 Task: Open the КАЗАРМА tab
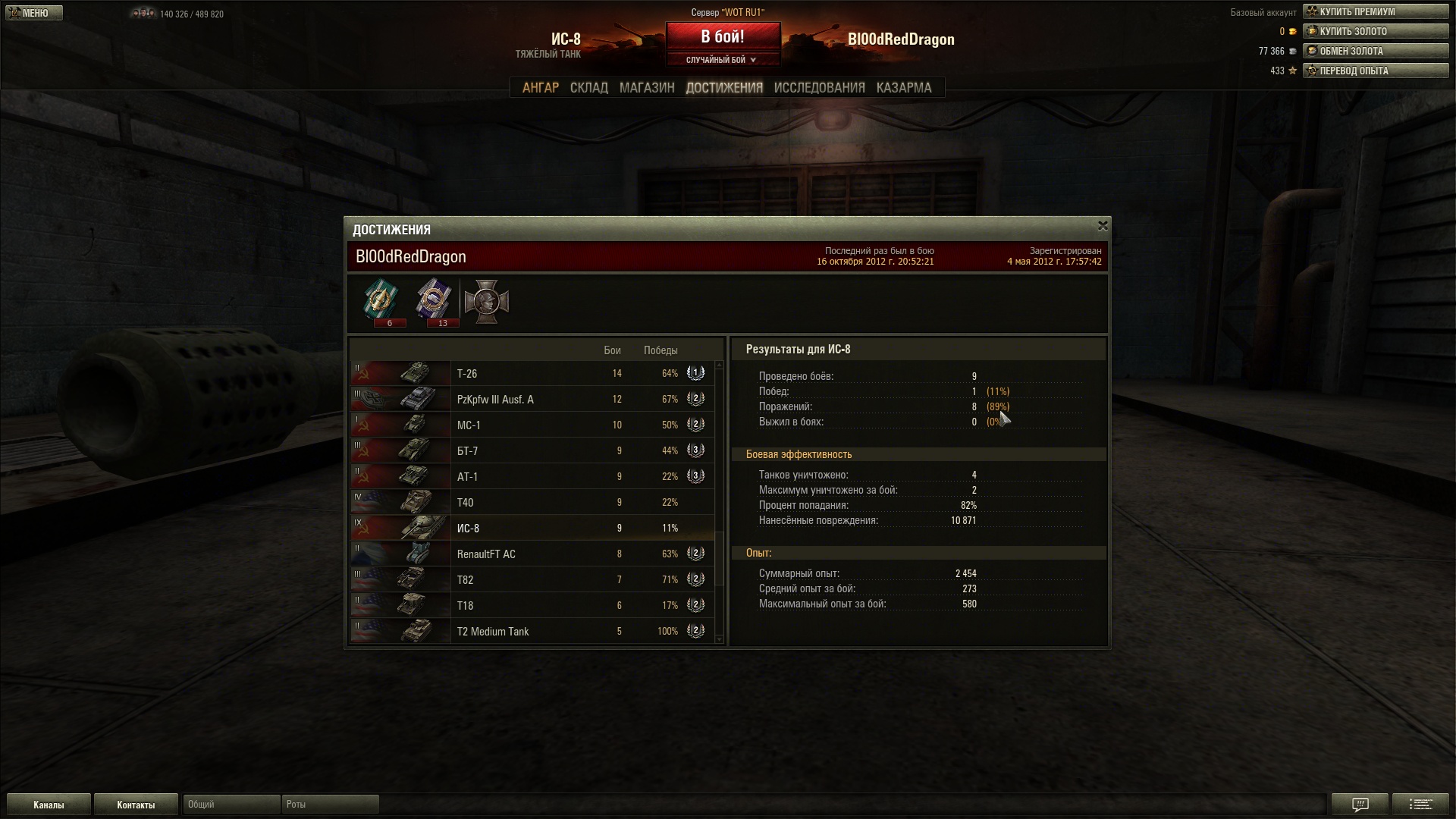(903, 88)
